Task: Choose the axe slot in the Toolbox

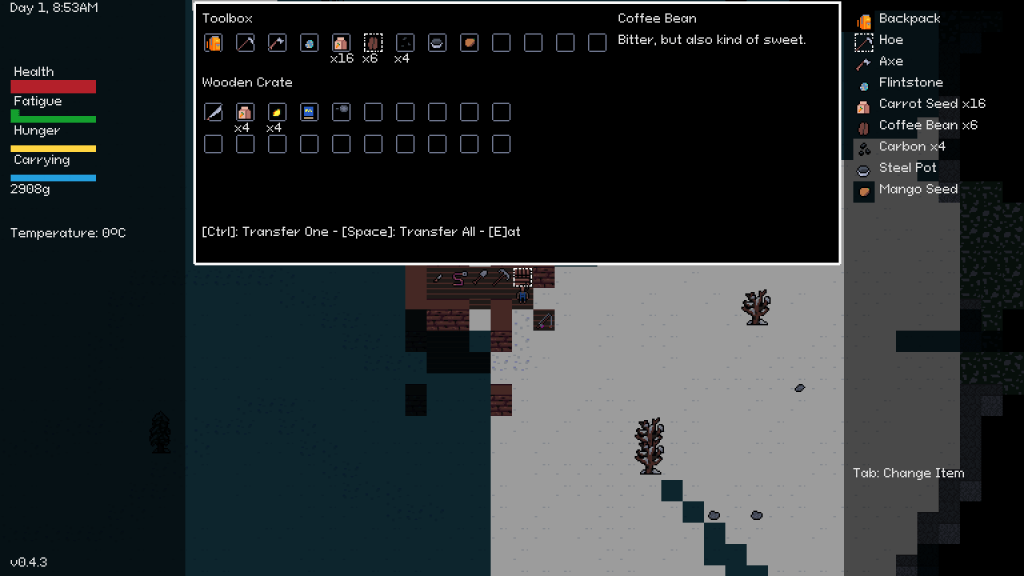Action: (277, 43)
